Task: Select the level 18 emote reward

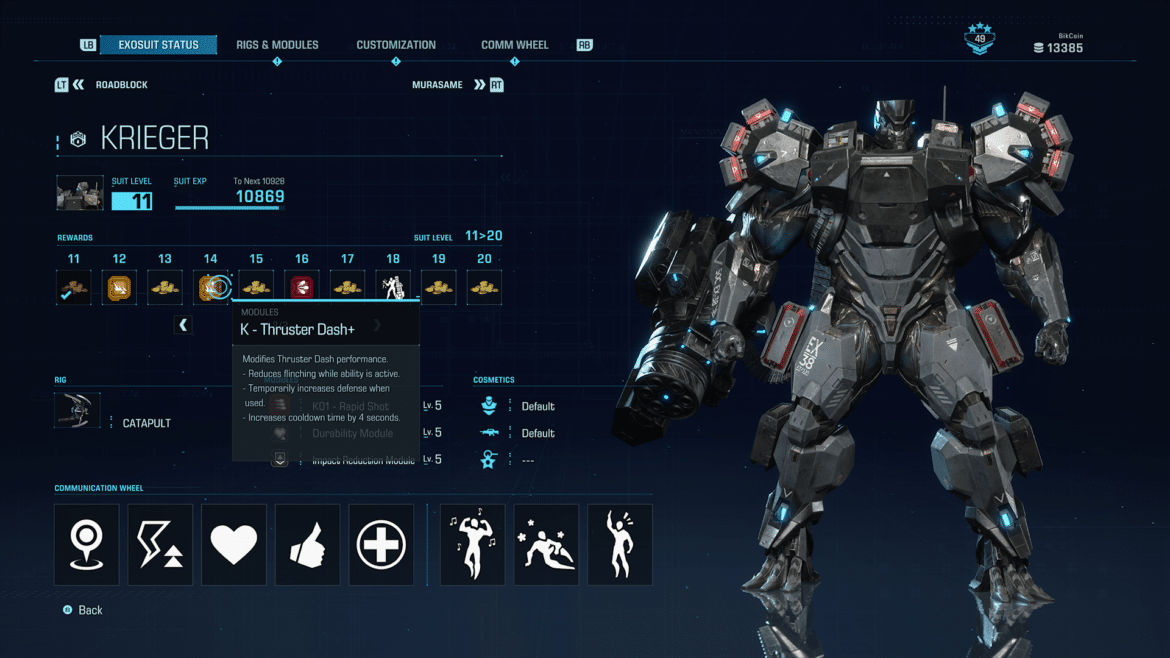Action: [x=393, y=288]
